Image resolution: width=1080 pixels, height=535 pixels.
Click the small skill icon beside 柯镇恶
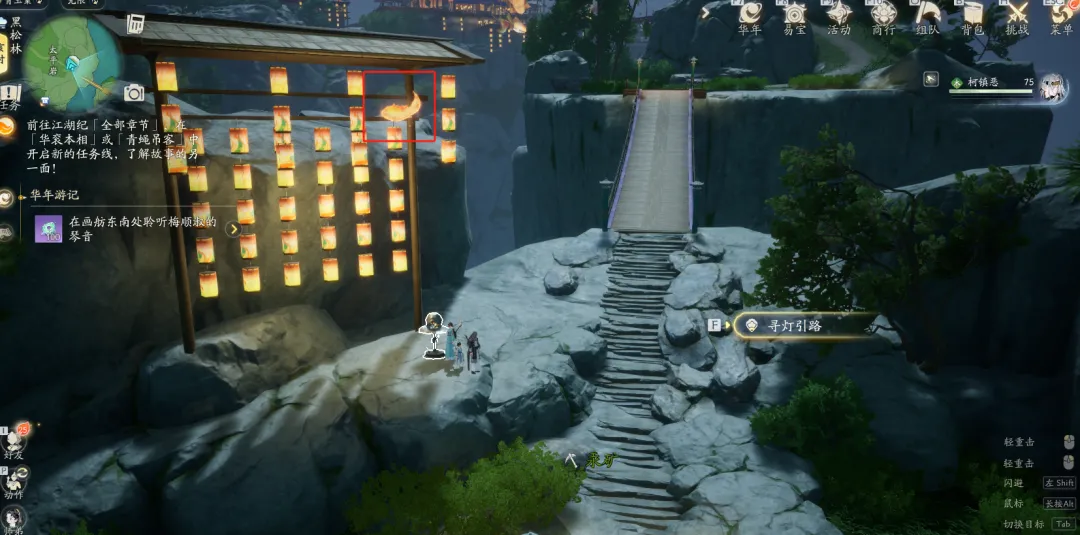click(931, 78)
